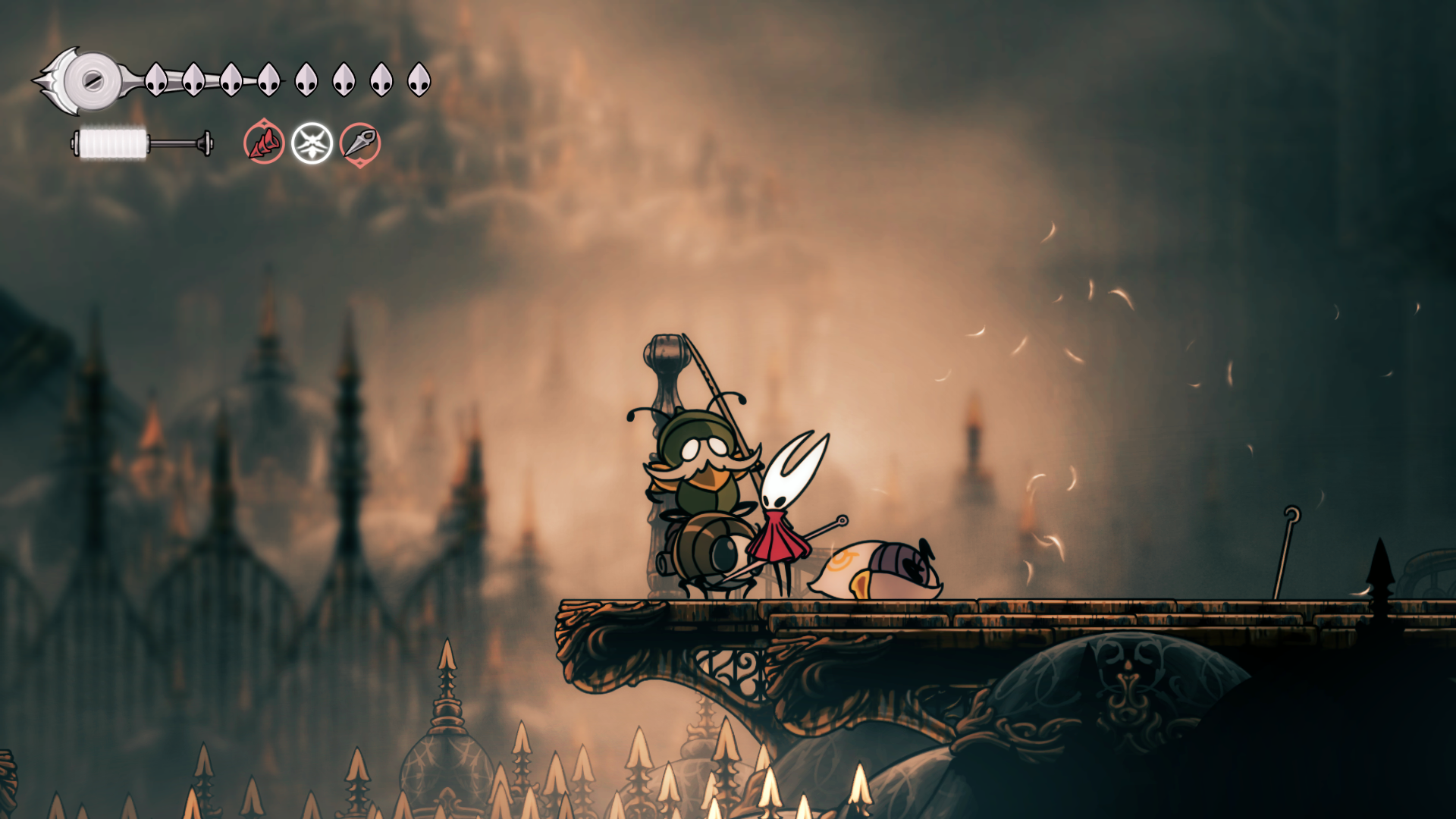Choose the silver throwing knife tool
The width and height of the screenshot is (1456, 819).
359,143
